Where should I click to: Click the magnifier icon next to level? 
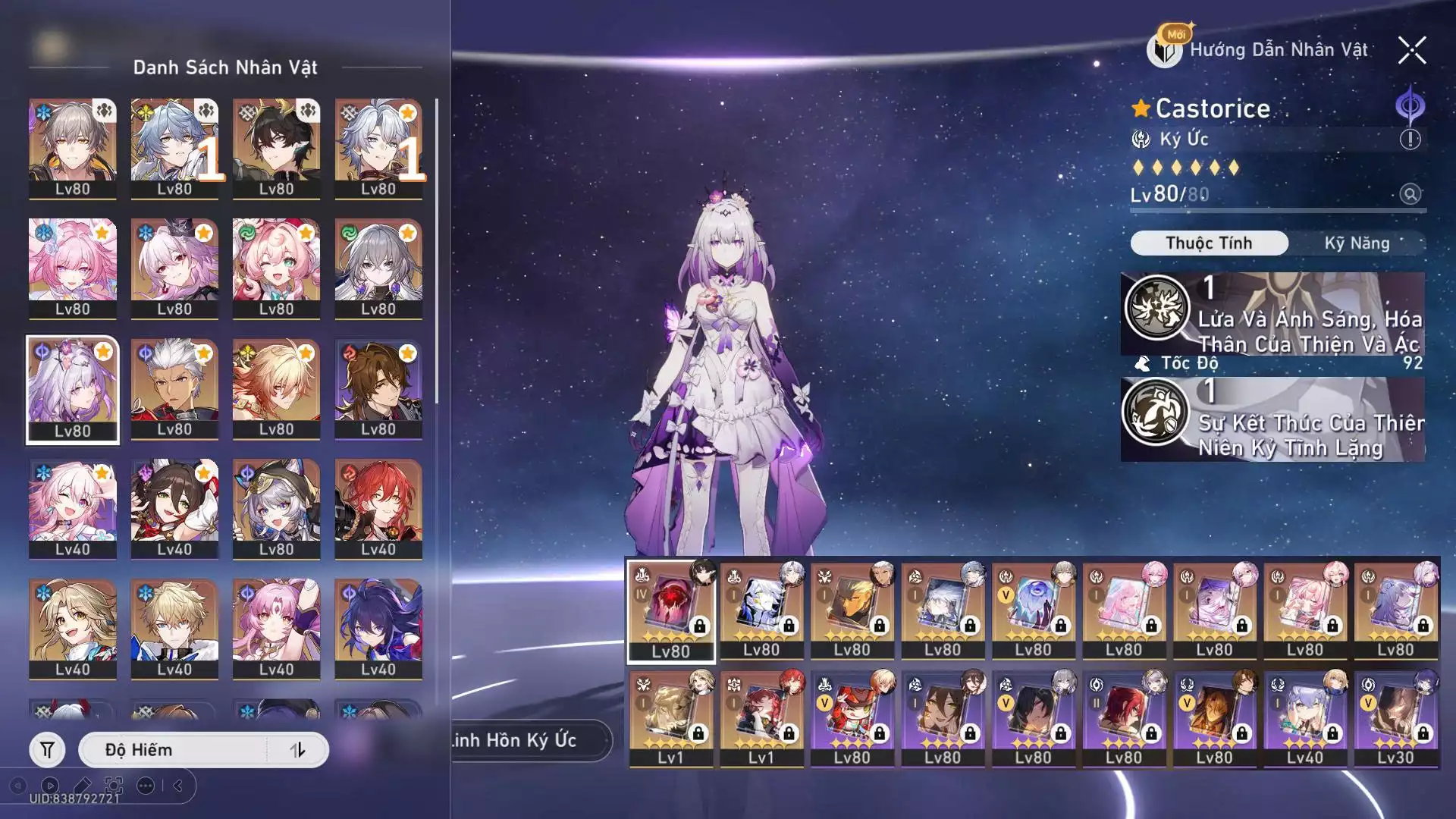[x=1410, y=194]
